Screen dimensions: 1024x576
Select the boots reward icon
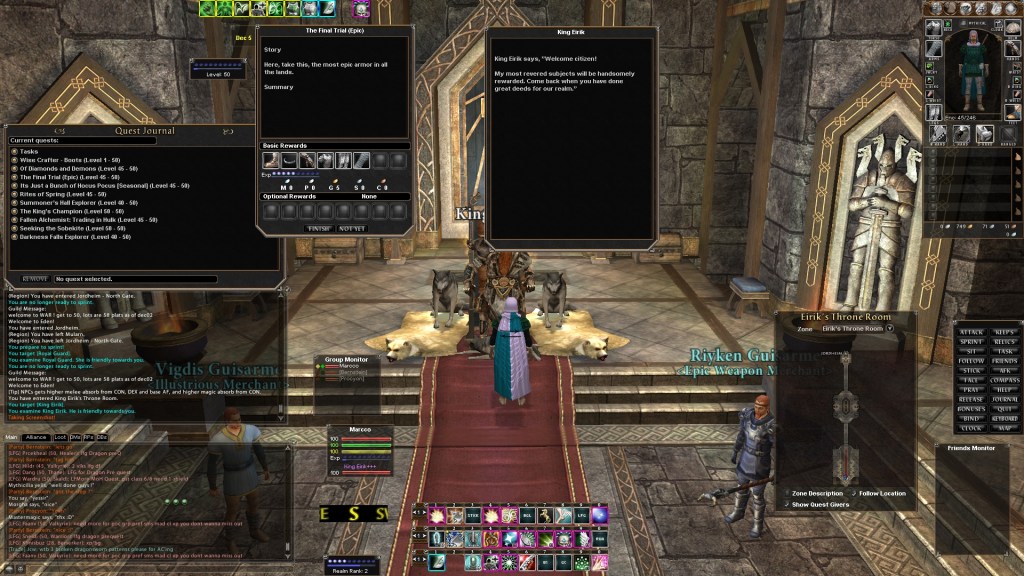click(x=270, y=160)
